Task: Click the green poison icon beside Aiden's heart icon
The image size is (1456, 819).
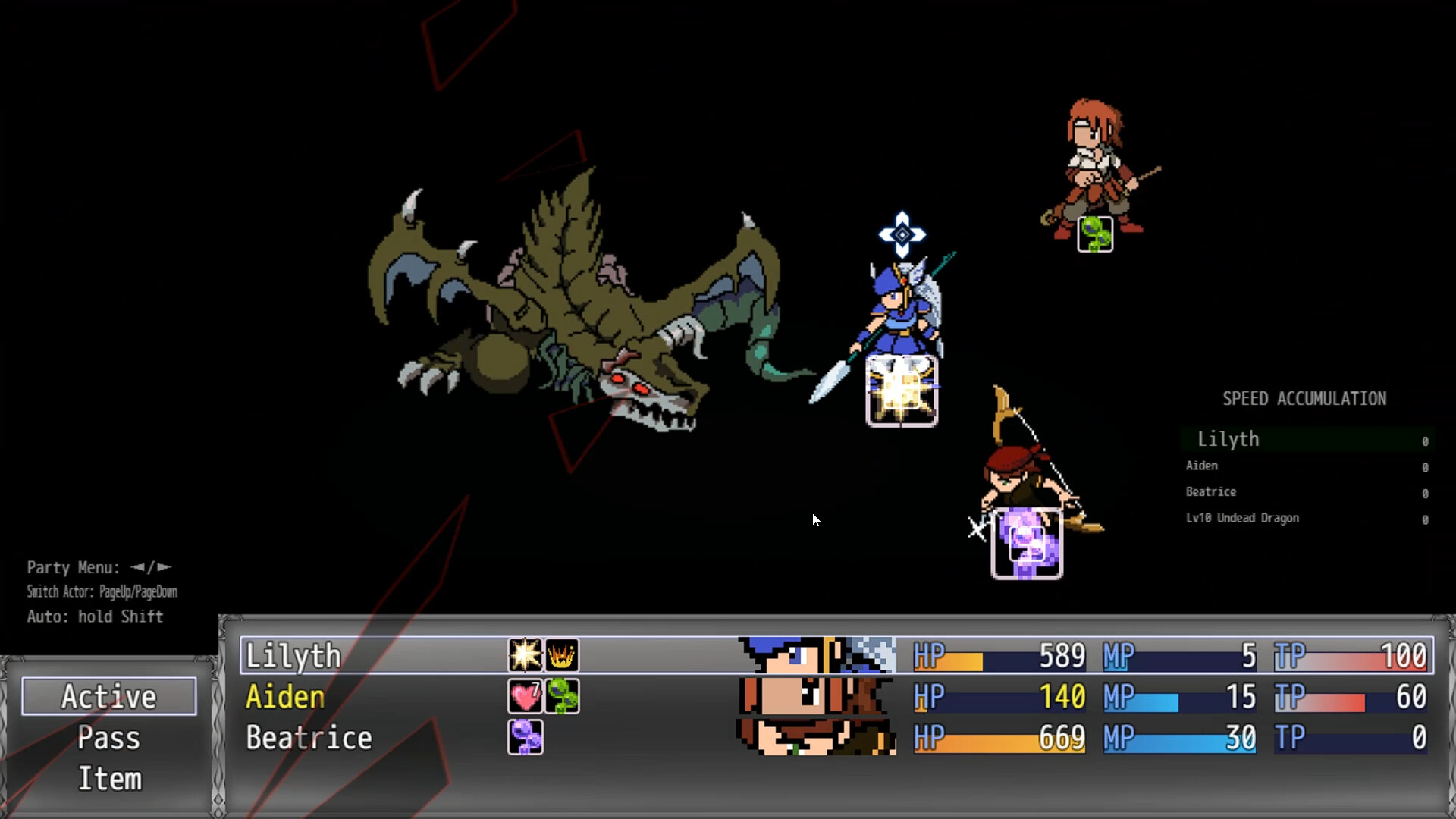Action: tap(561, 697)
